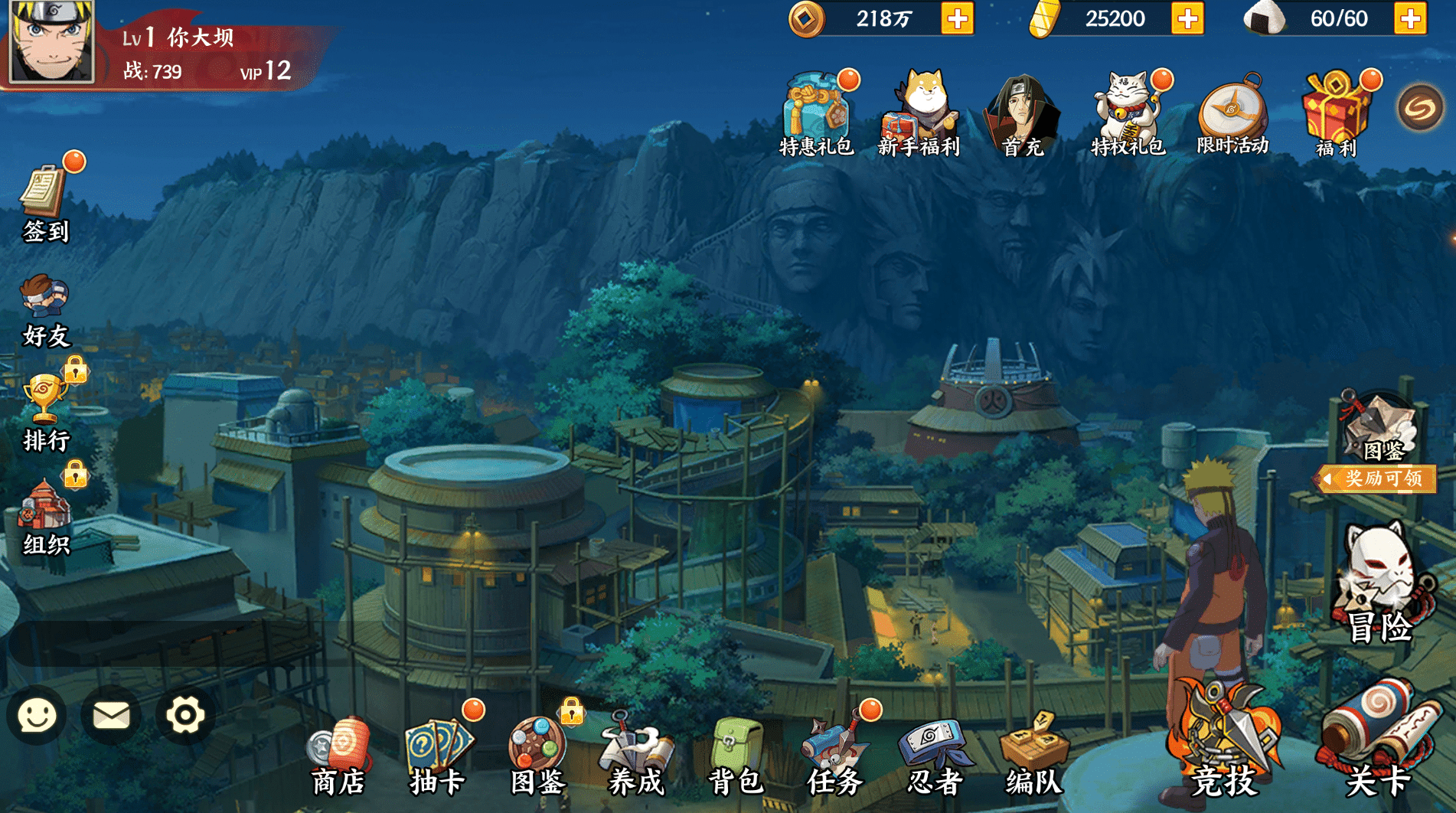The image size is (1456, 813).
Task: Open the 商店 shop
Action: click(339, 754)
